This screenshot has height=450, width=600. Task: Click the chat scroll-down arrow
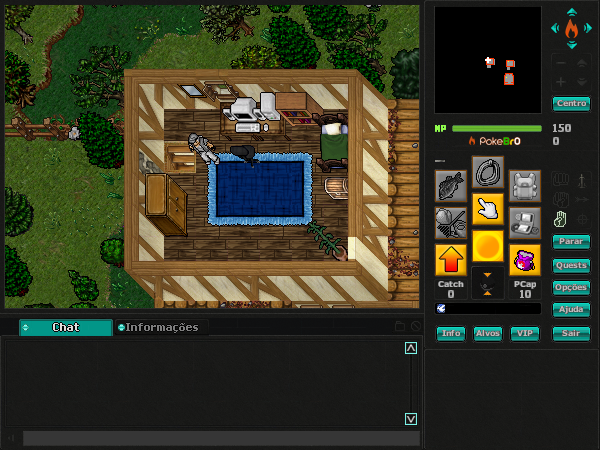click(410, 418)
